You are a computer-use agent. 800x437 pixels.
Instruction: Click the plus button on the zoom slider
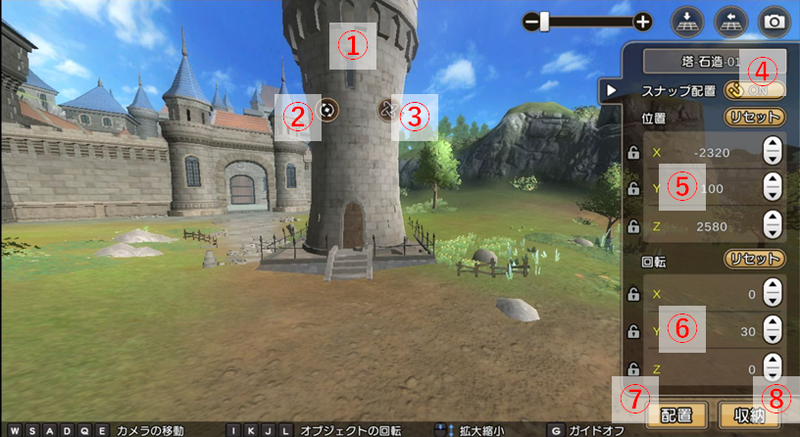coord(643,21)
